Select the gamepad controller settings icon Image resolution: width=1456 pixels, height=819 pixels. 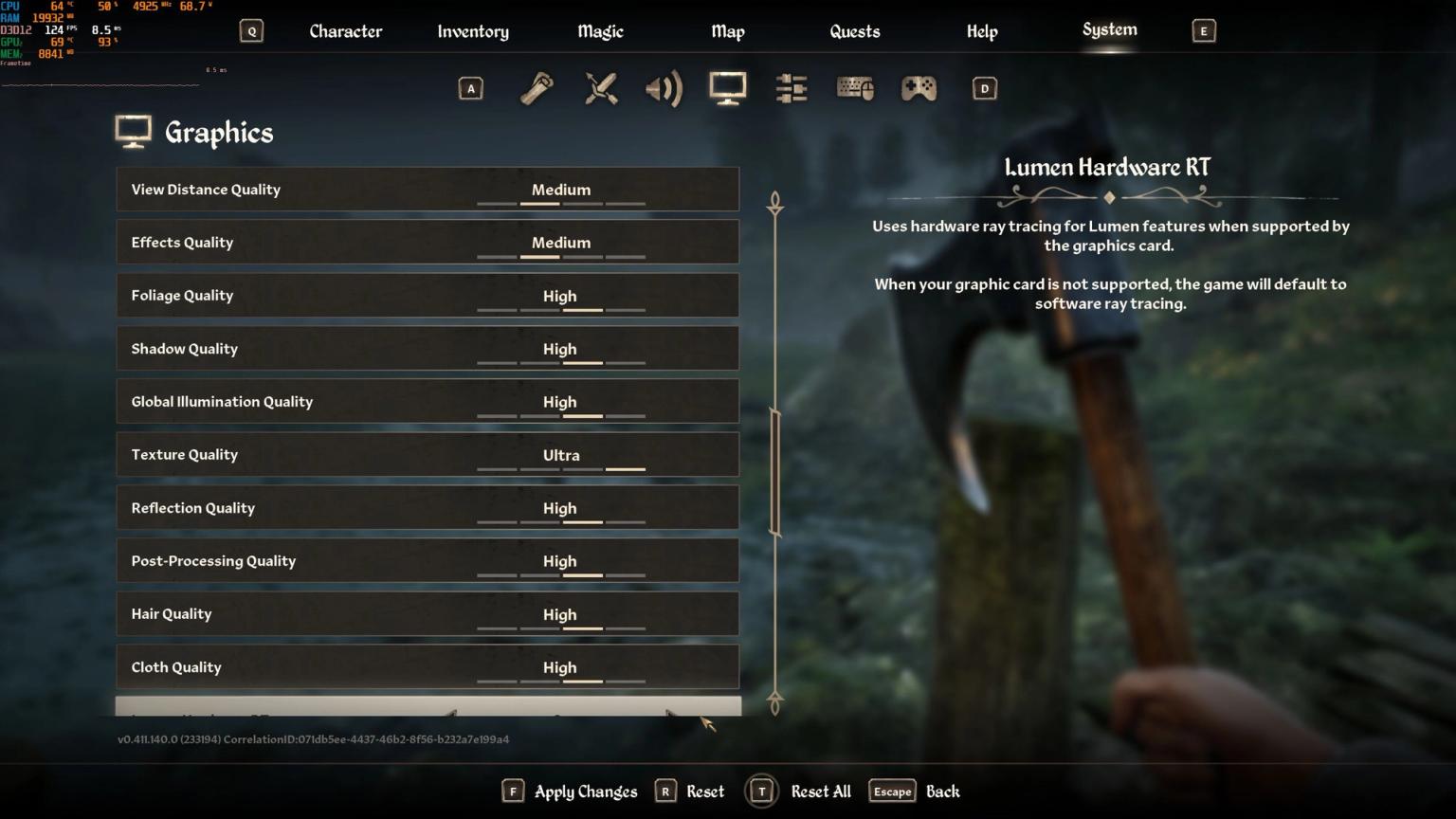(x=918, y=88)
